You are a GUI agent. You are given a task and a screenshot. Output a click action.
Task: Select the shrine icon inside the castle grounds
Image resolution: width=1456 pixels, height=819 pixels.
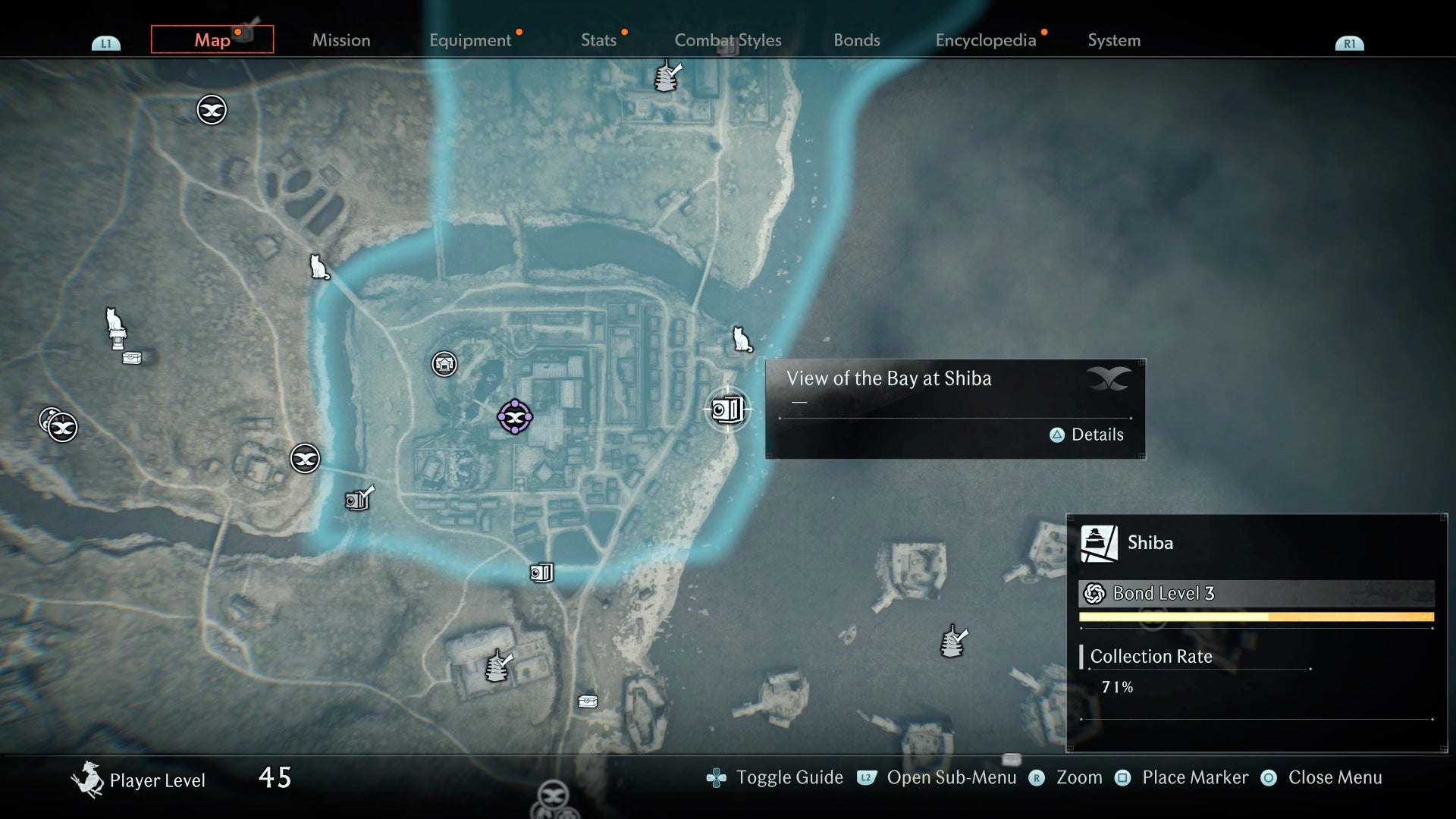pos(444,364)
